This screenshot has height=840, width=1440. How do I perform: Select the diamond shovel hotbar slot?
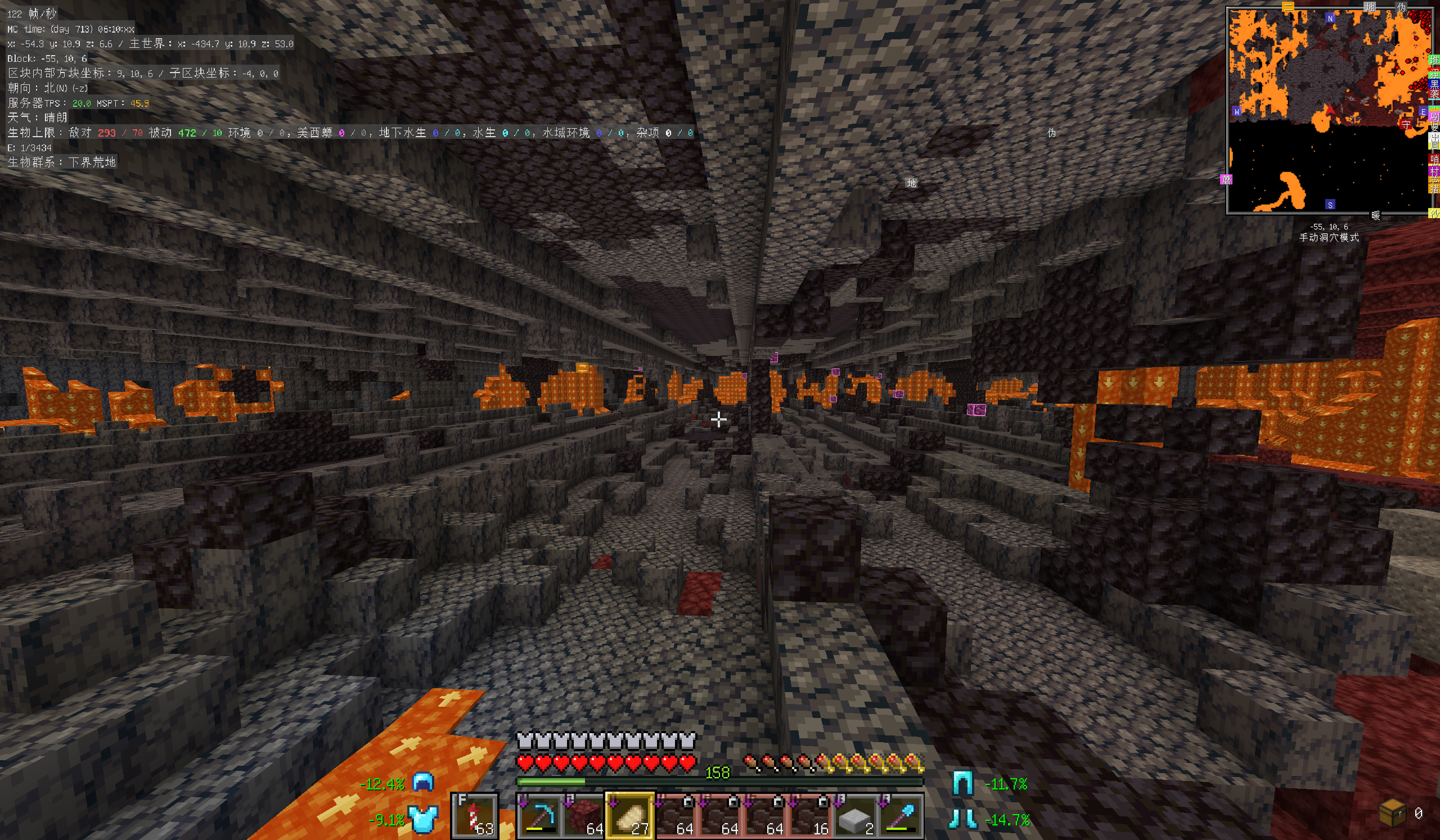[x=899, y=816]
